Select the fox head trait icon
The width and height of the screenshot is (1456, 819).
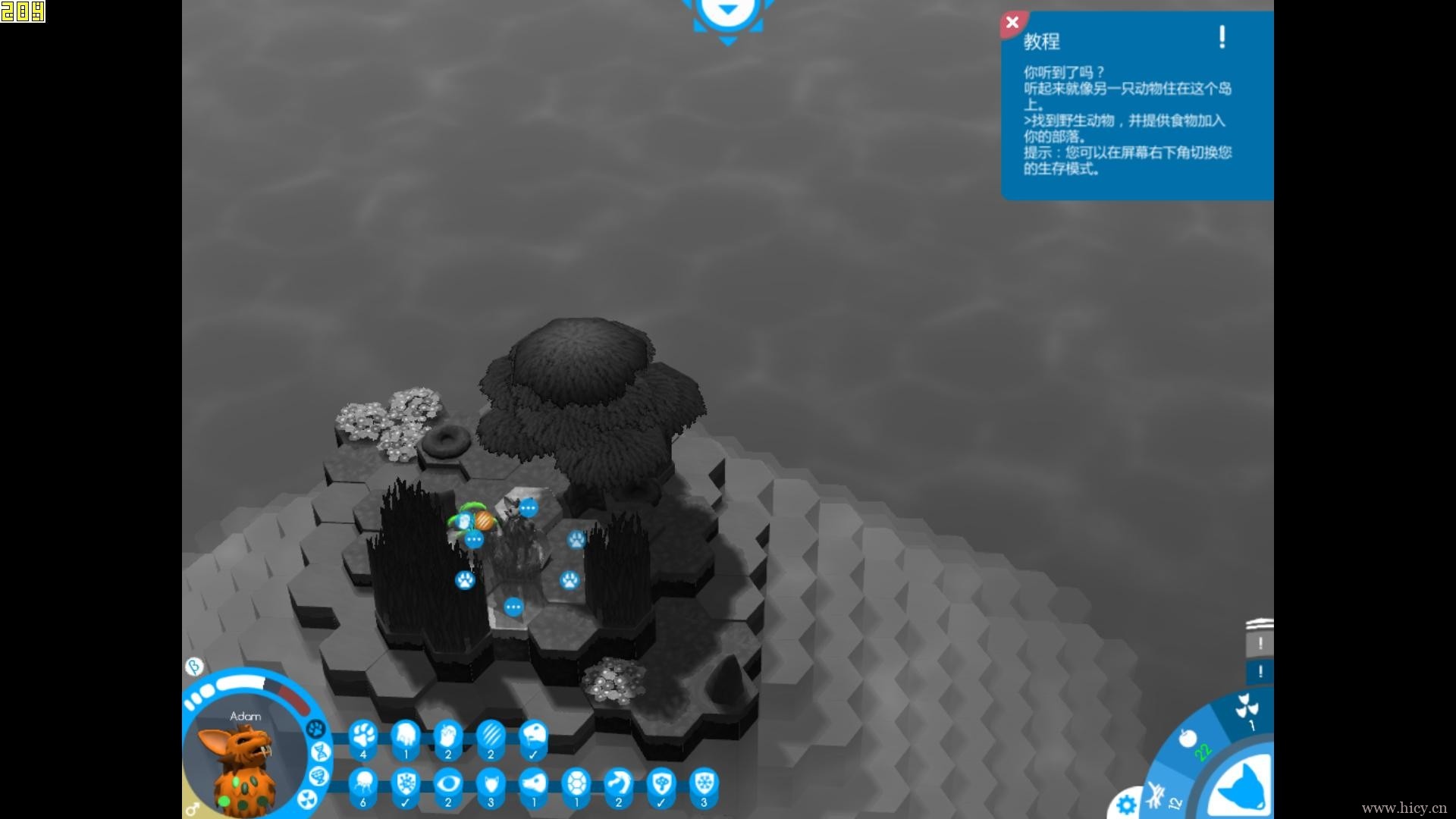click(x=491, y=783)
